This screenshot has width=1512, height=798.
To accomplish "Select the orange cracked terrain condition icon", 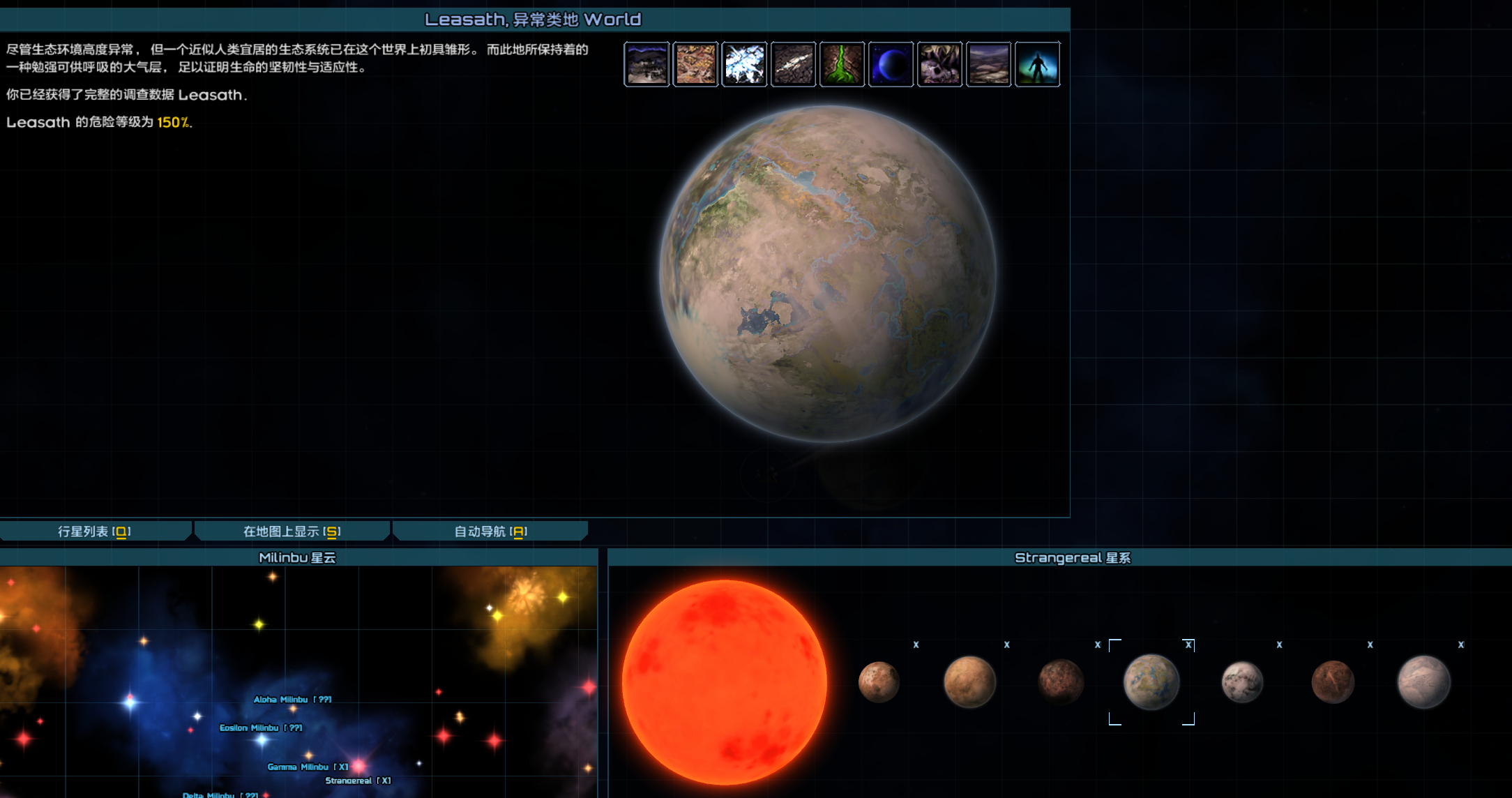I will [695, 64].
